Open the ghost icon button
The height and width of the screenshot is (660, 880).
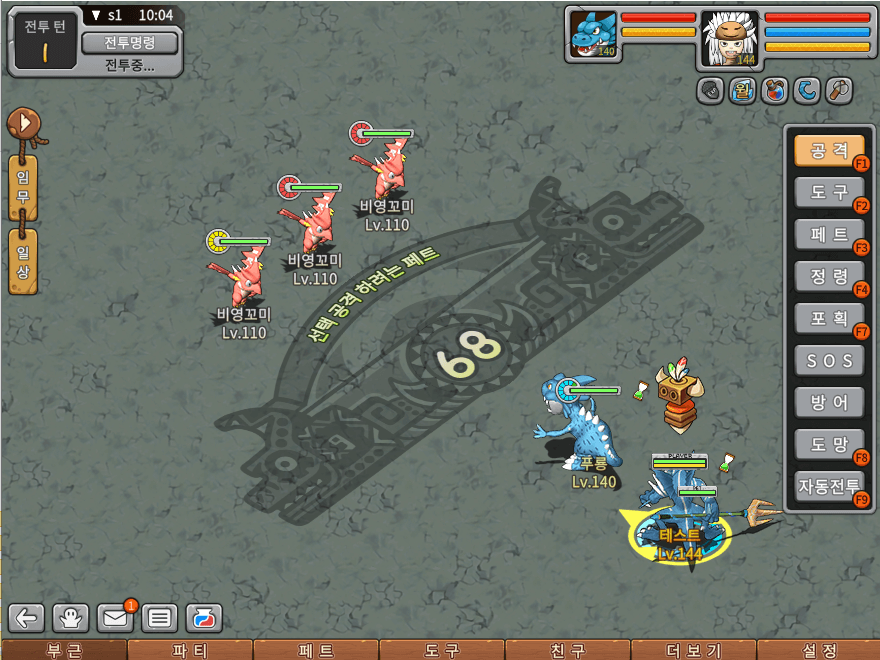click(71, 618)
